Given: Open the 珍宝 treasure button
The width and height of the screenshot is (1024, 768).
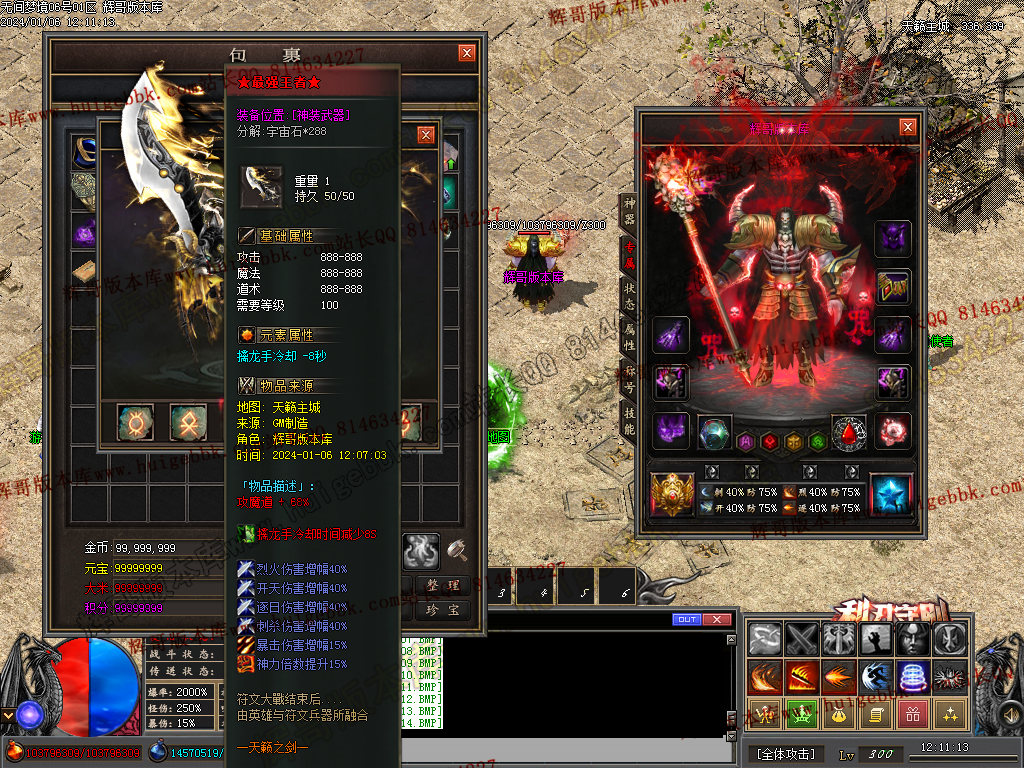Looking at the screenshot, I should (x=441, y=609).
